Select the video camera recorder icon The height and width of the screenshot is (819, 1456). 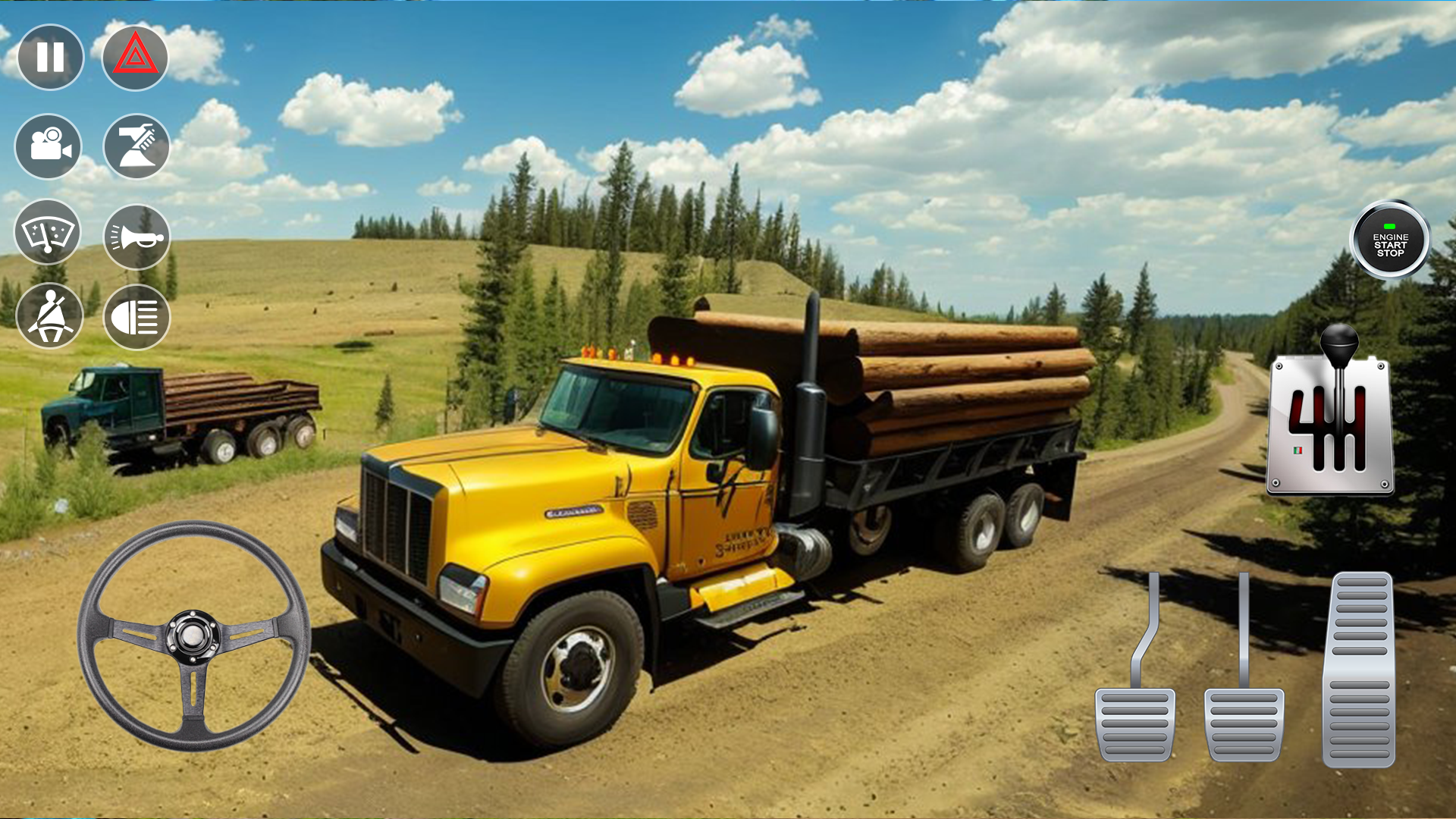[49, 147]
